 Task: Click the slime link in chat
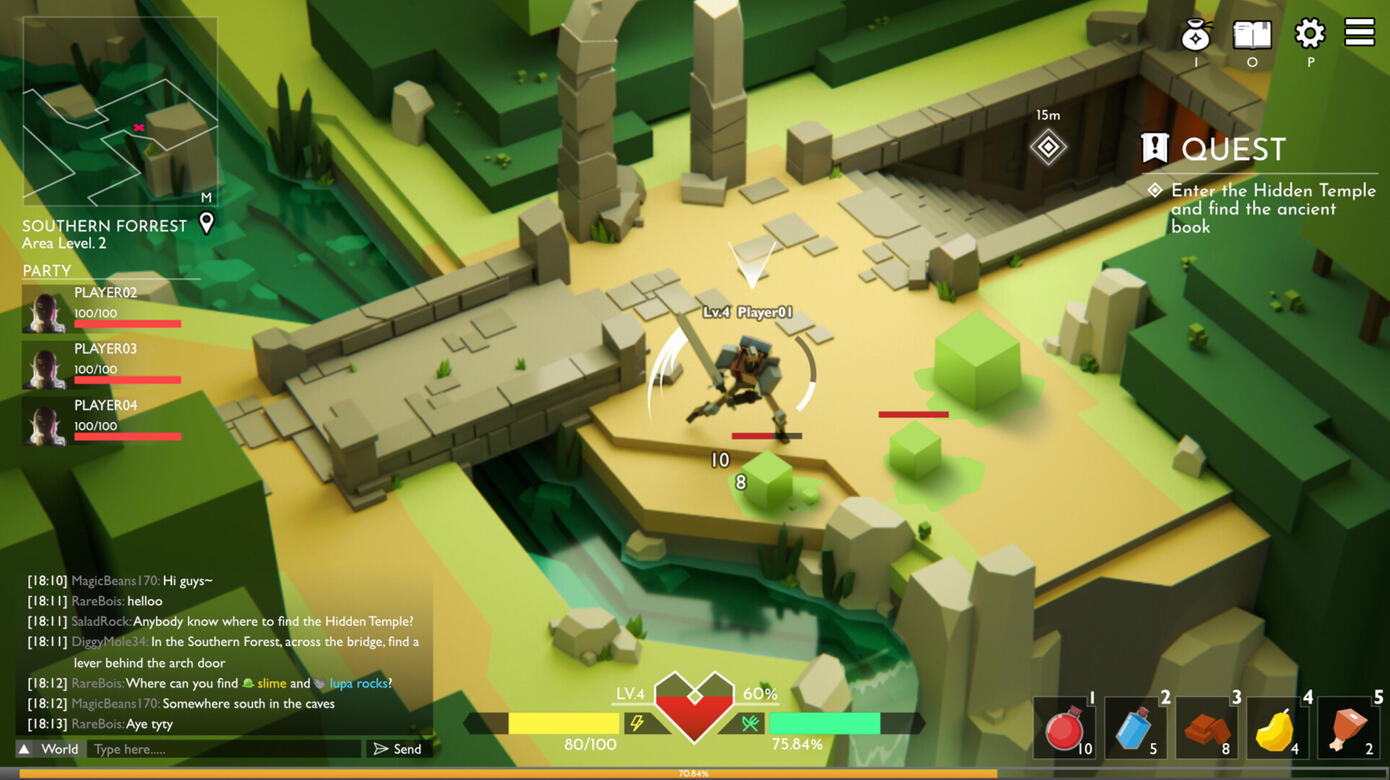[271, 683]
